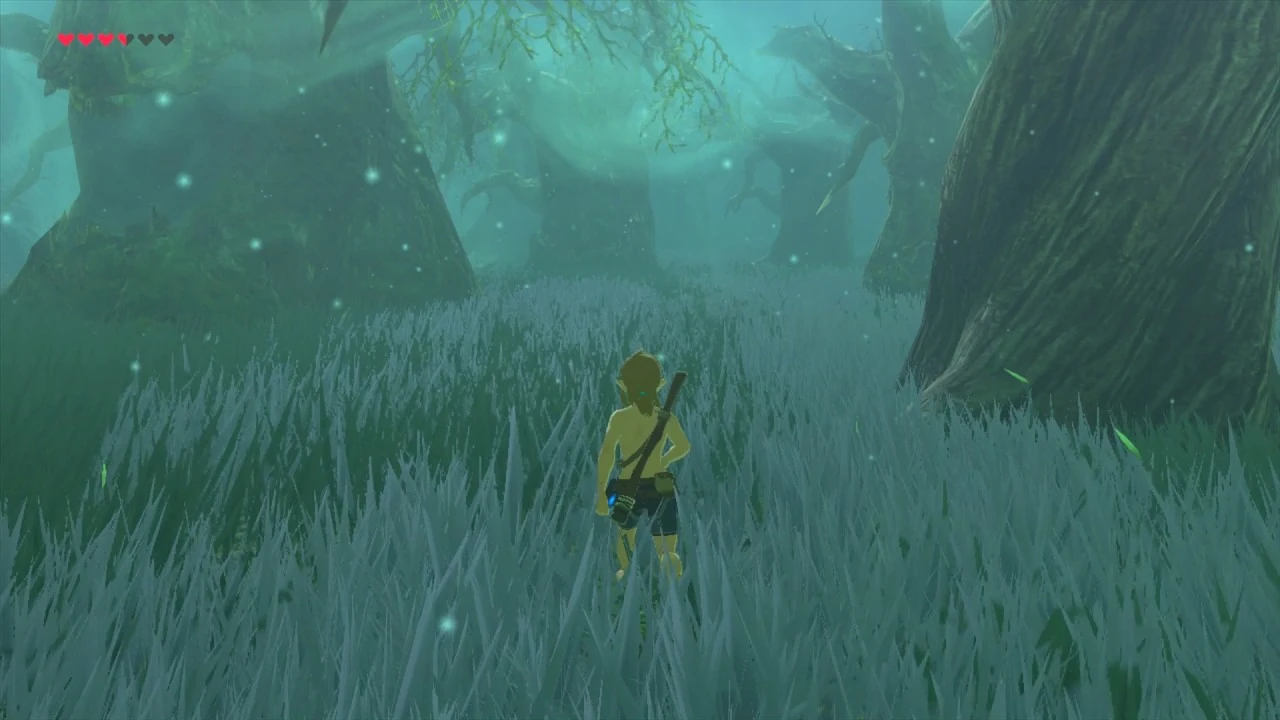1280x720 pixels.
Task: Select the second full heart in the meter
Action: [x=85, y=40]
